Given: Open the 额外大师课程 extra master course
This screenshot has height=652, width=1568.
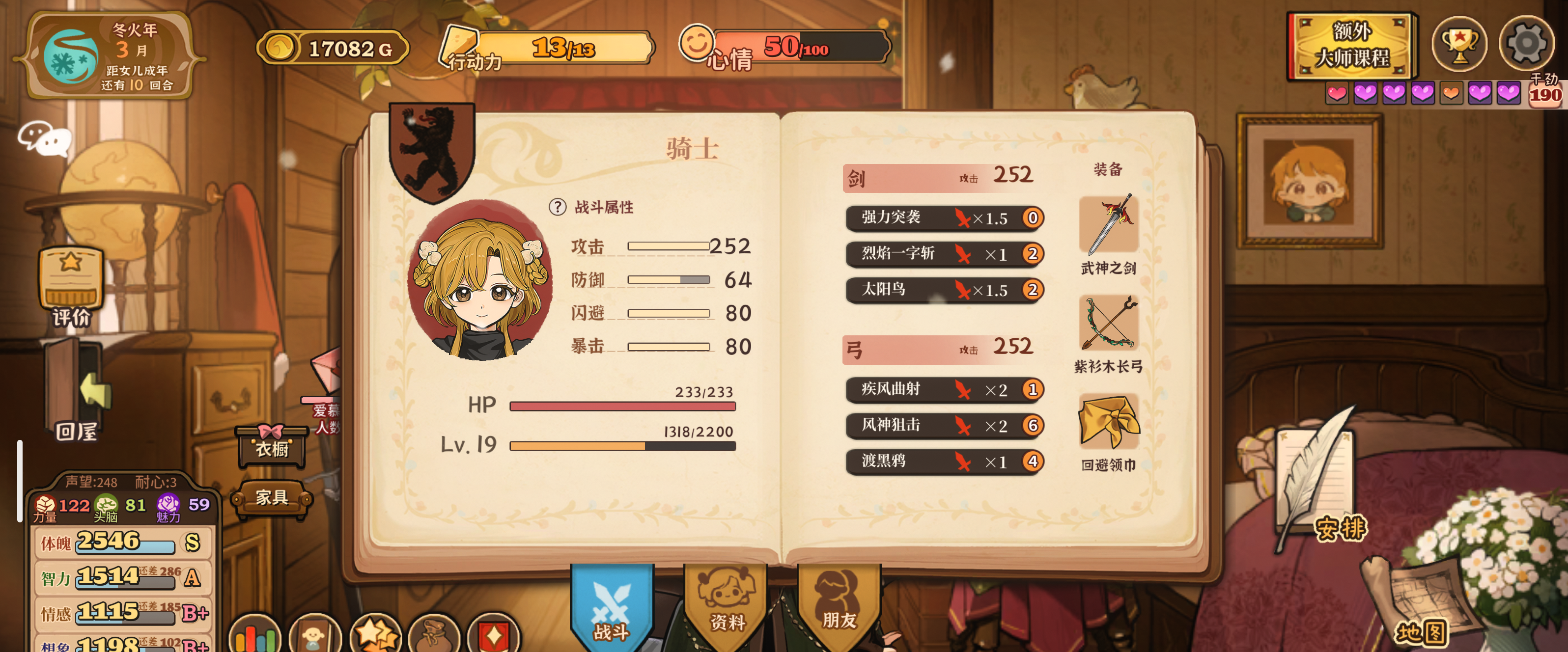Looking at the screenshot, I should [1351, 46].
